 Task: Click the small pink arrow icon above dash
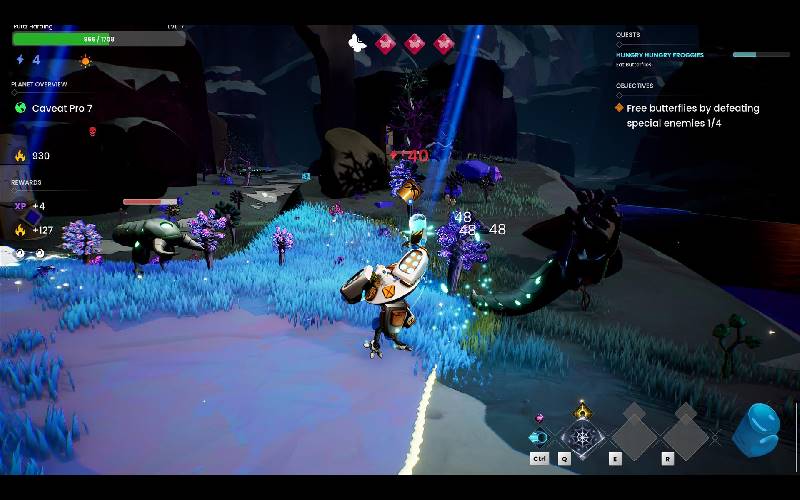coord(540,417)
